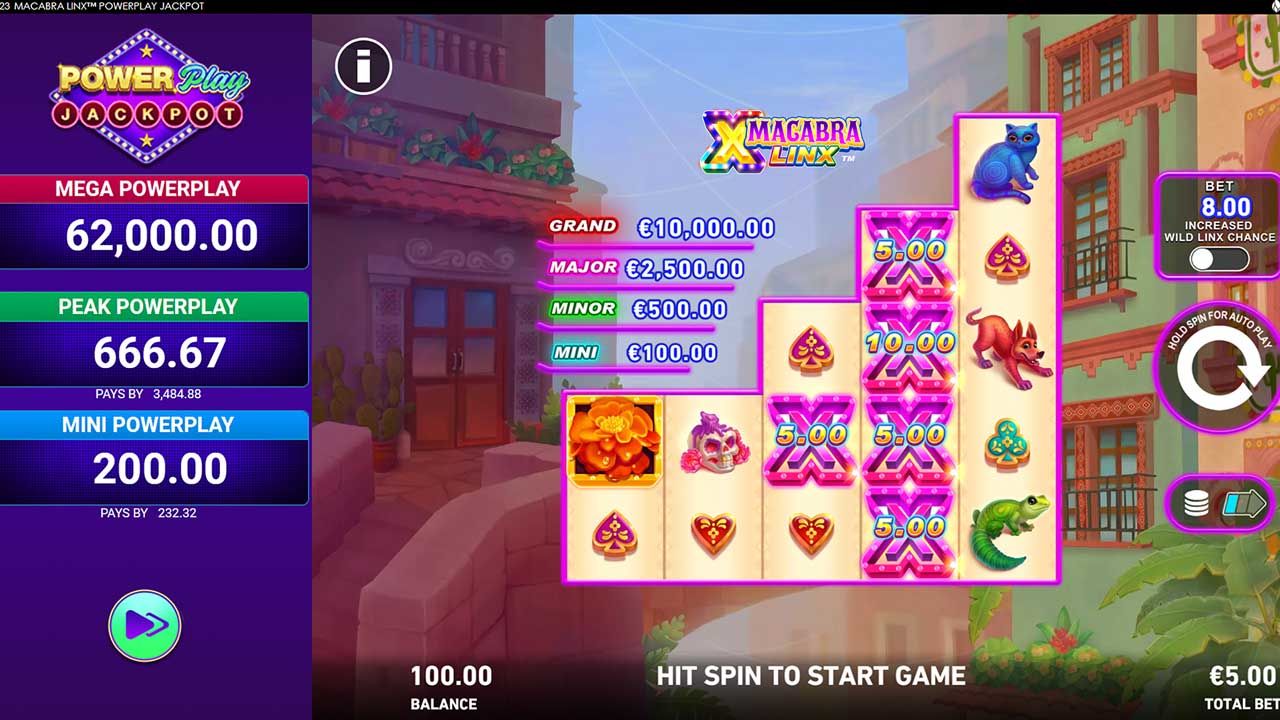Open the game information screen
1280x720 pixels.
click(x=362, y=65)
